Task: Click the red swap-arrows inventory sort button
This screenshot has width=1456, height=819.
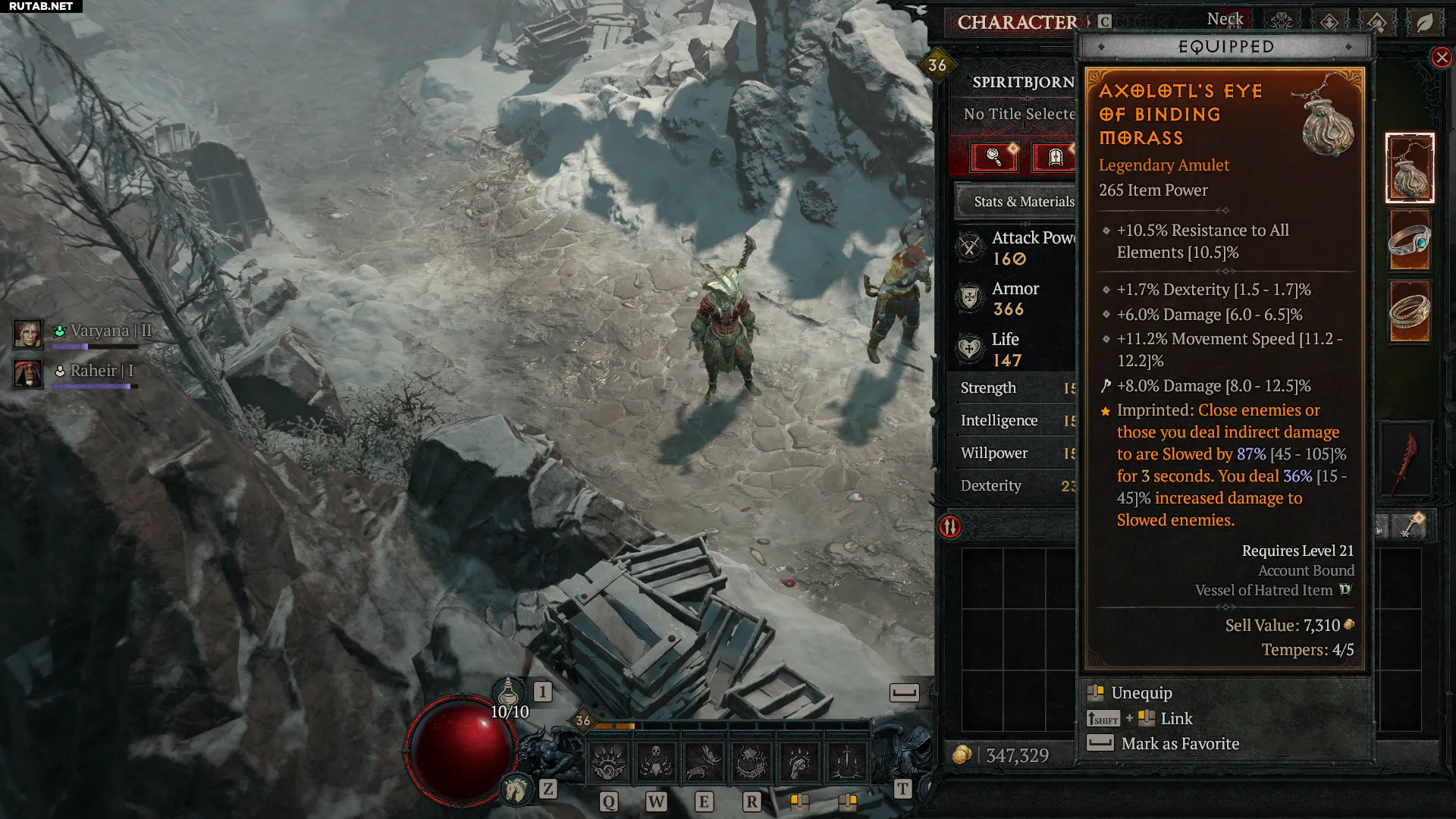Action: coord(950,526)
